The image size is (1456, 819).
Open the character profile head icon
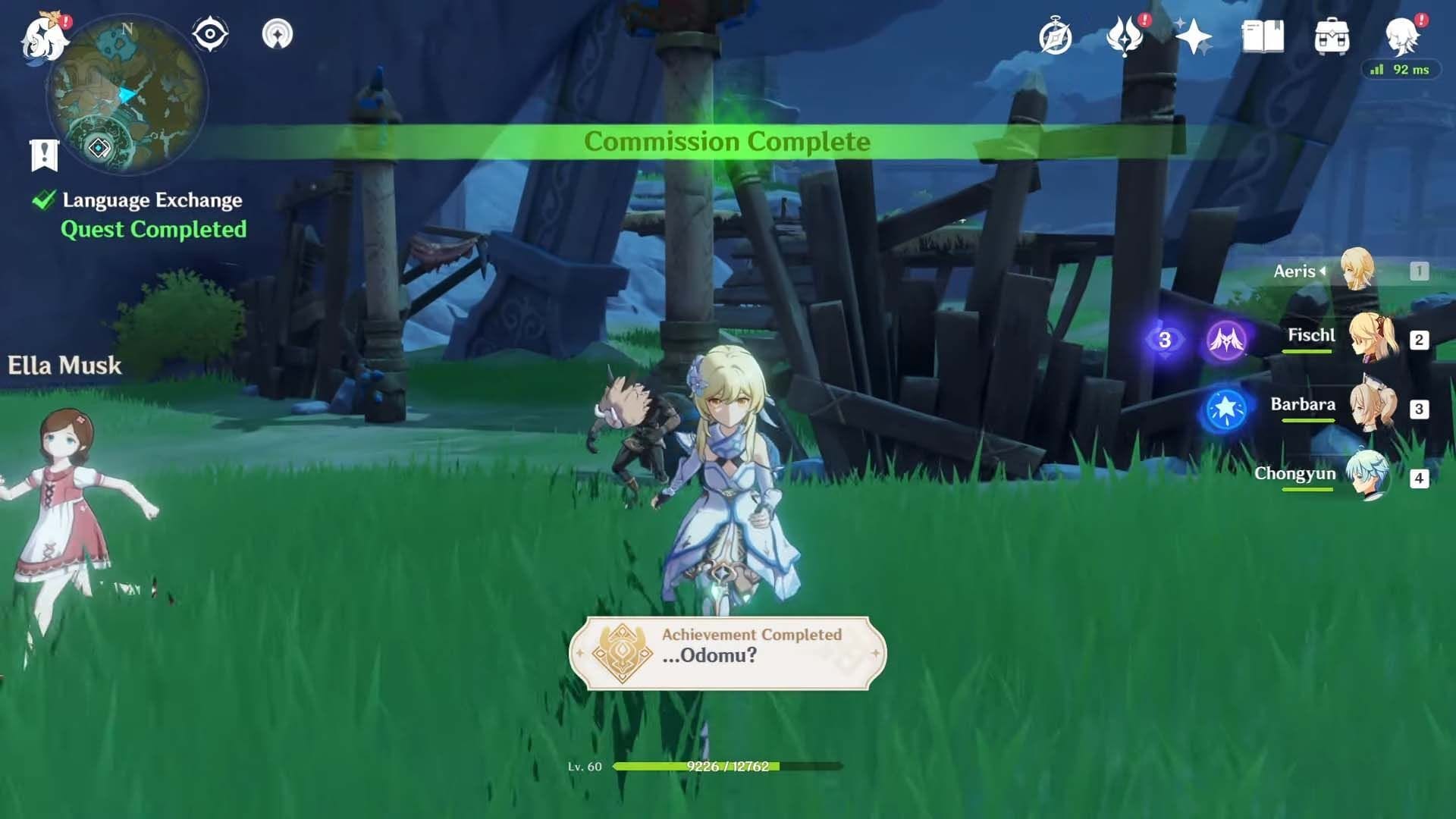pos(1401,35)
